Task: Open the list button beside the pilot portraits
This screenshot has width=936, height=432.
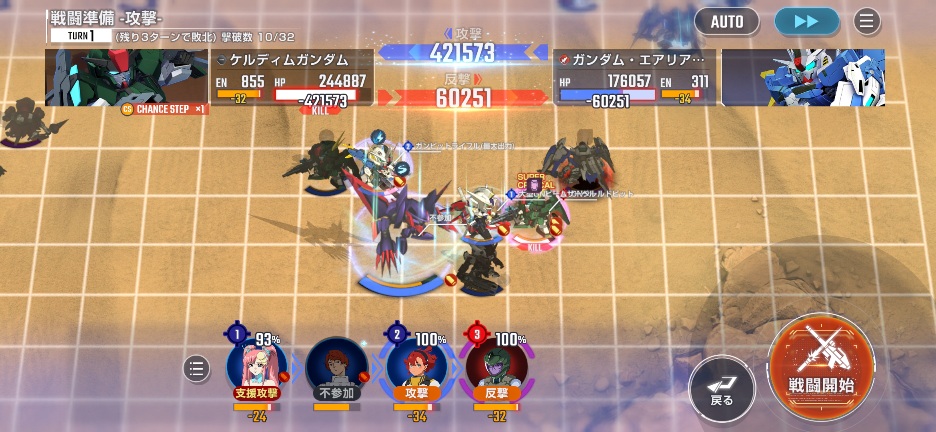Action: point(197,369)
